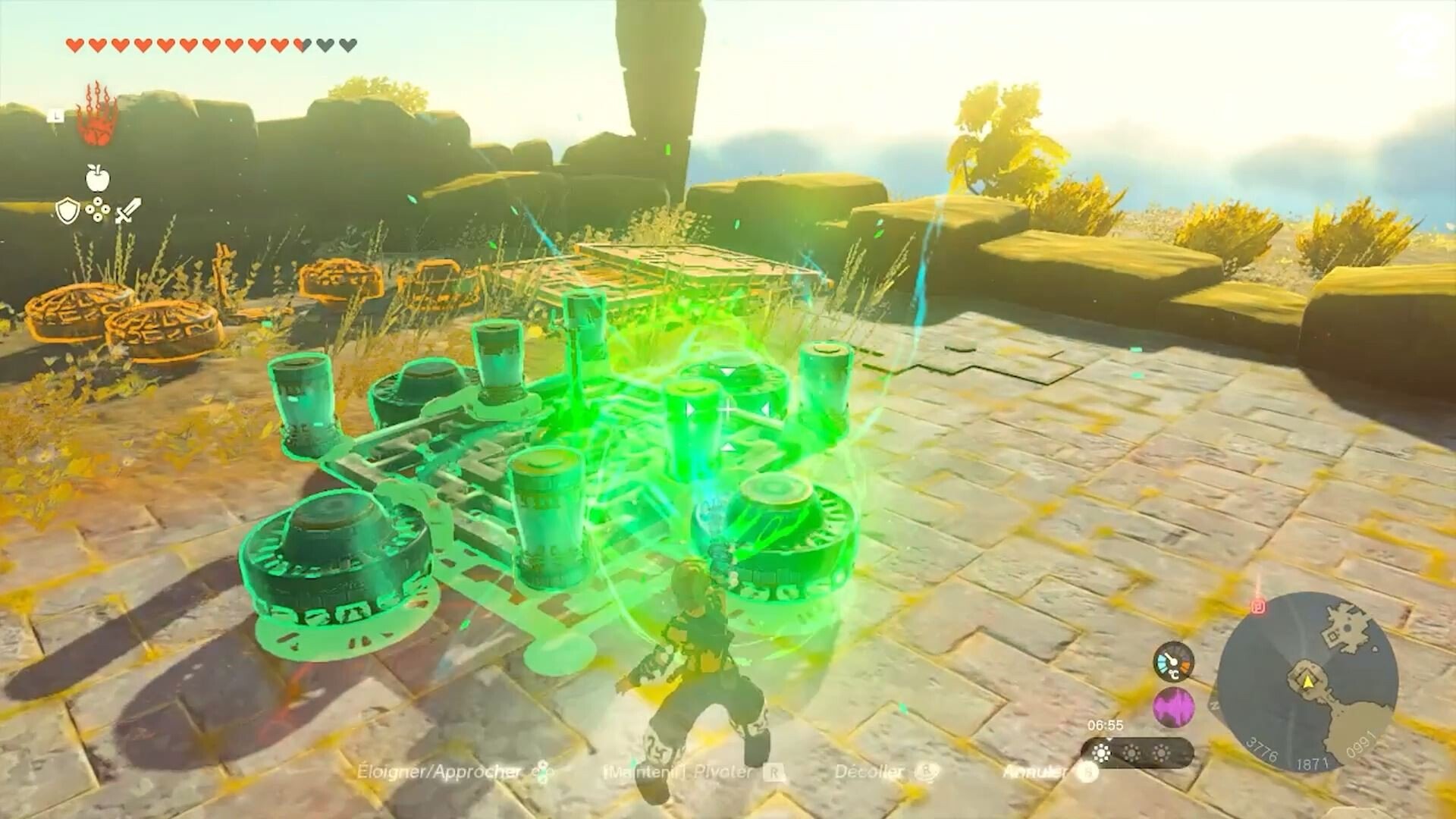Open the d-pad quick-select icon
Screen dimensions: 1456x819
click(x=98, y=209)
